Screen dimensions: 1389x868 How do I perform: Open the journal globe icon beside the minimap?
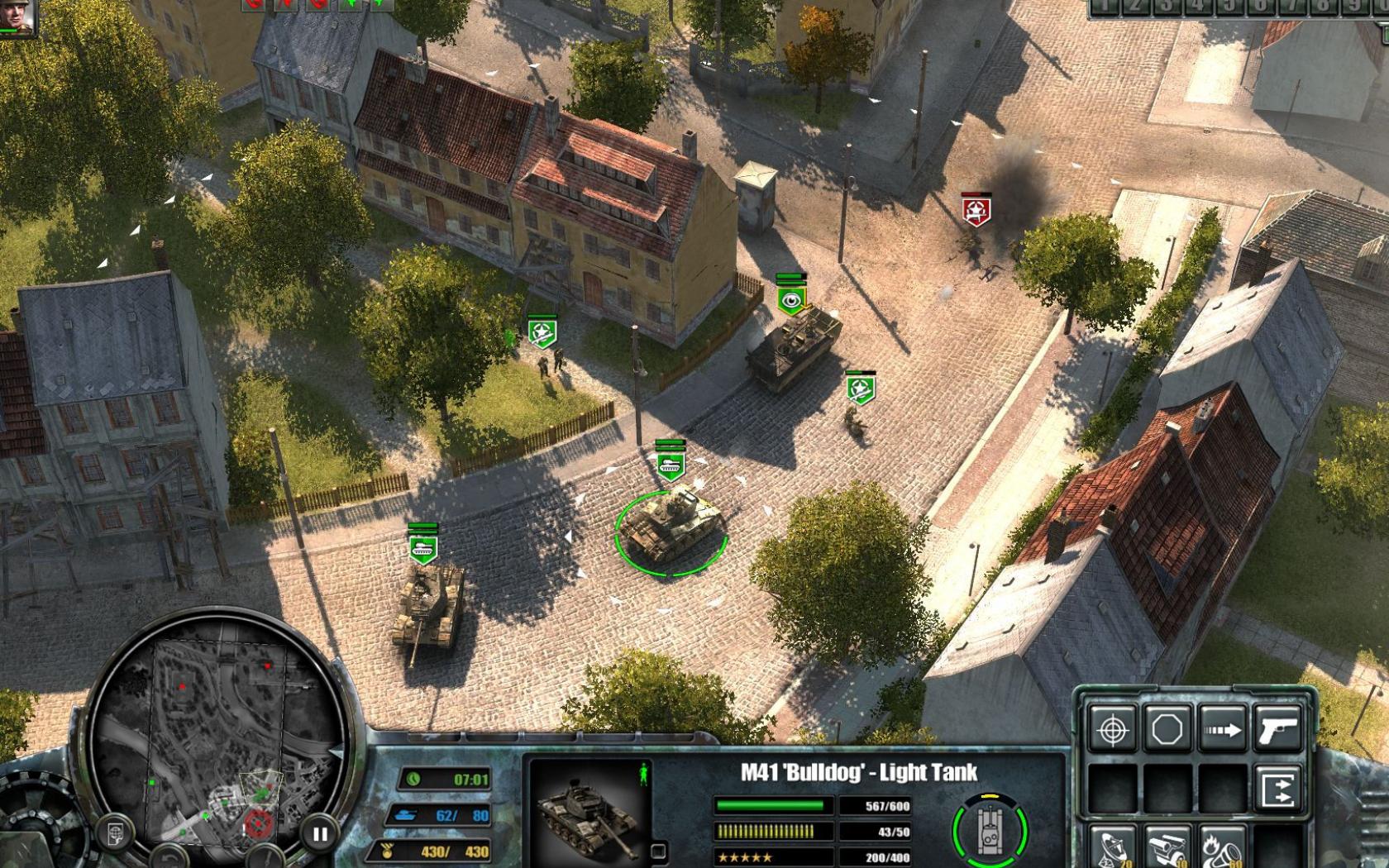114,829
